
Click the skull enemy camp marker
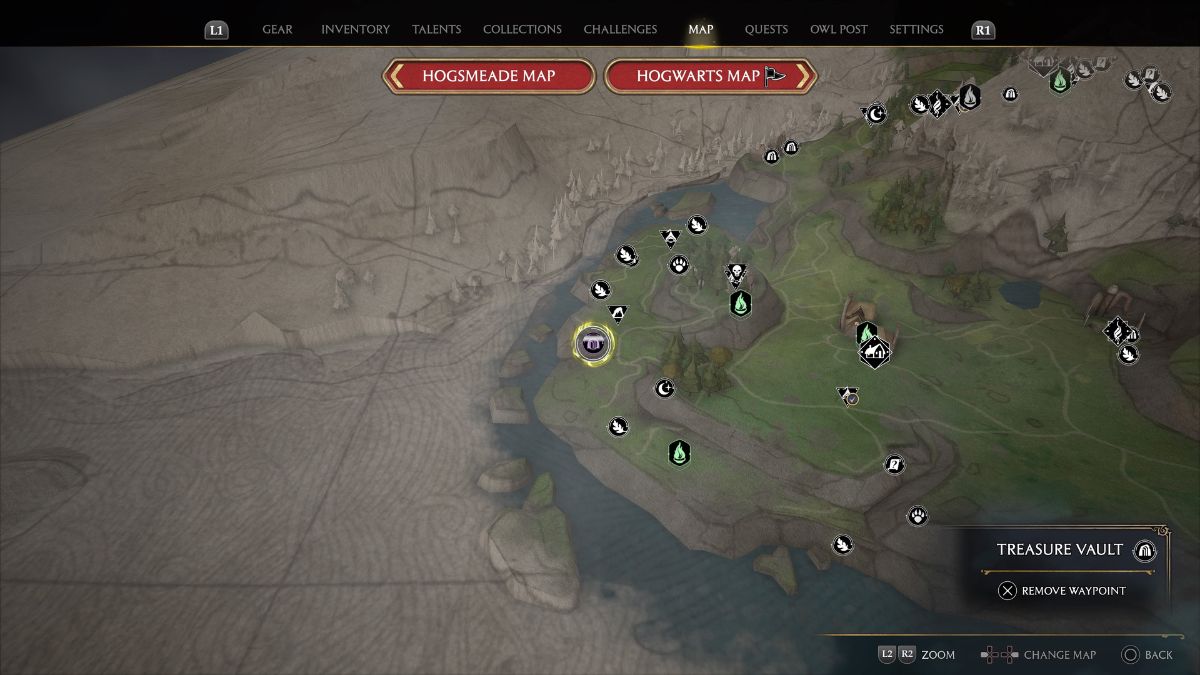coord(736,273)
